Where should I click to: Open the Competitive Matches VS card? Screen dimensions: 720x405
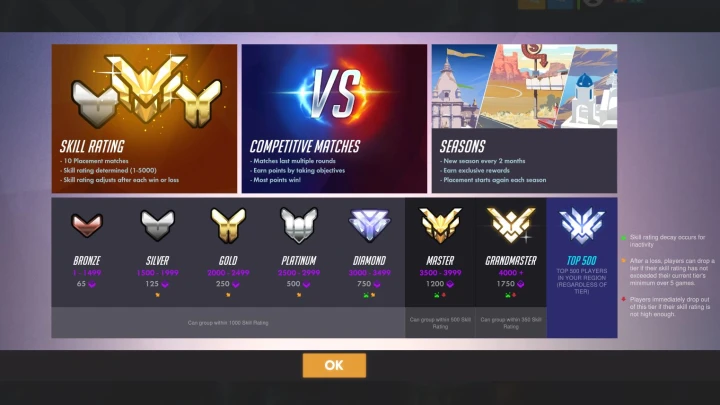(333, 118)
